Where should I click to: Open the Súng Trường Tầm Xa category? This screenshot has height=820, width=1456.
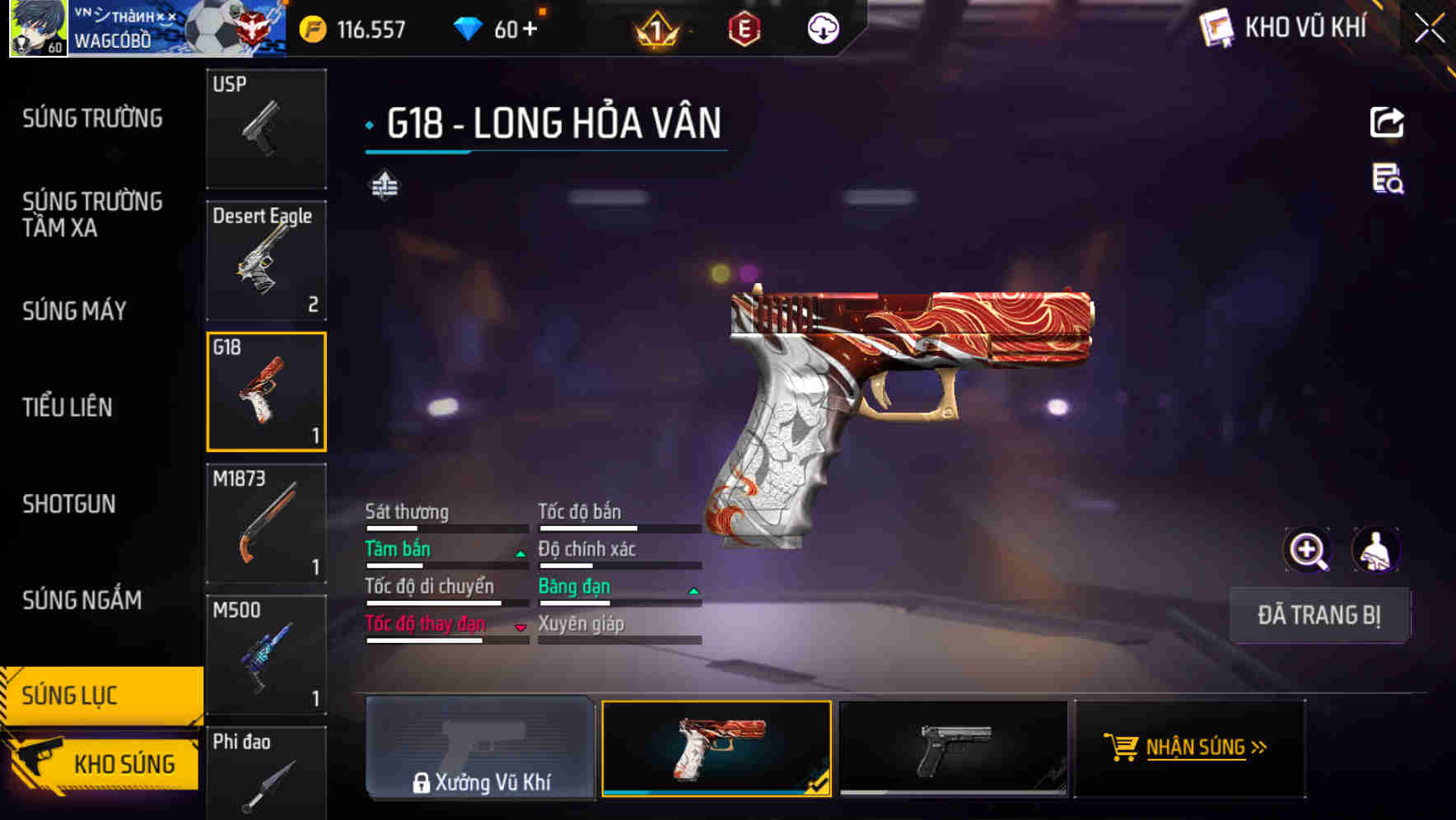tap(92, 214)
